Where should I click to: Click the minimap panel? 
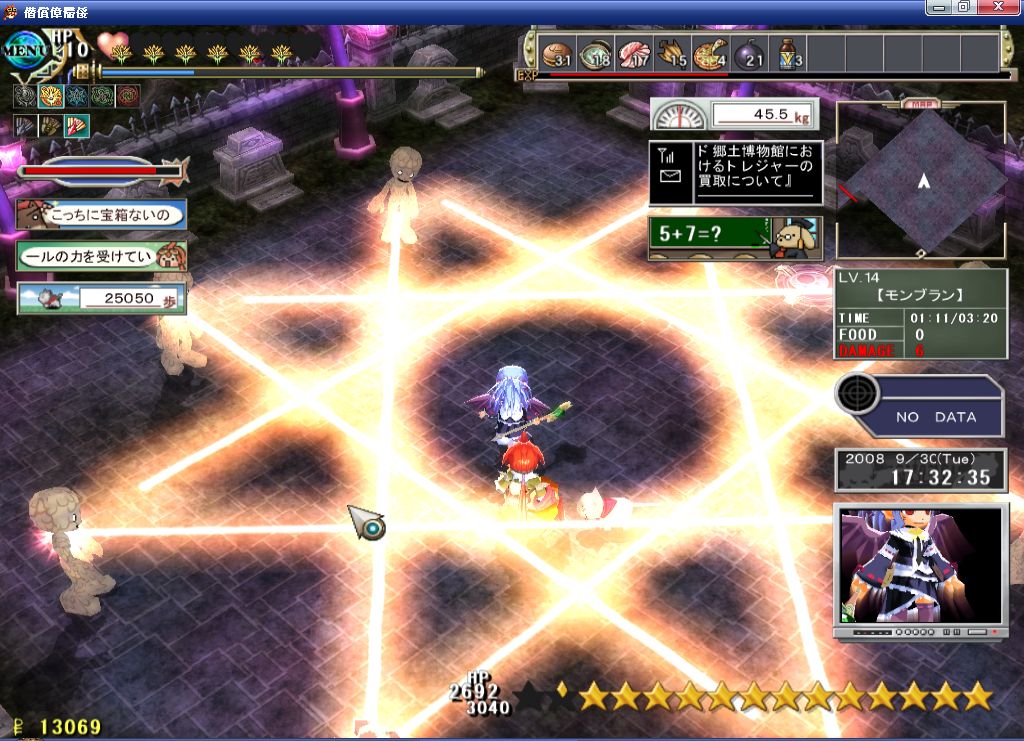pos(922,182)
